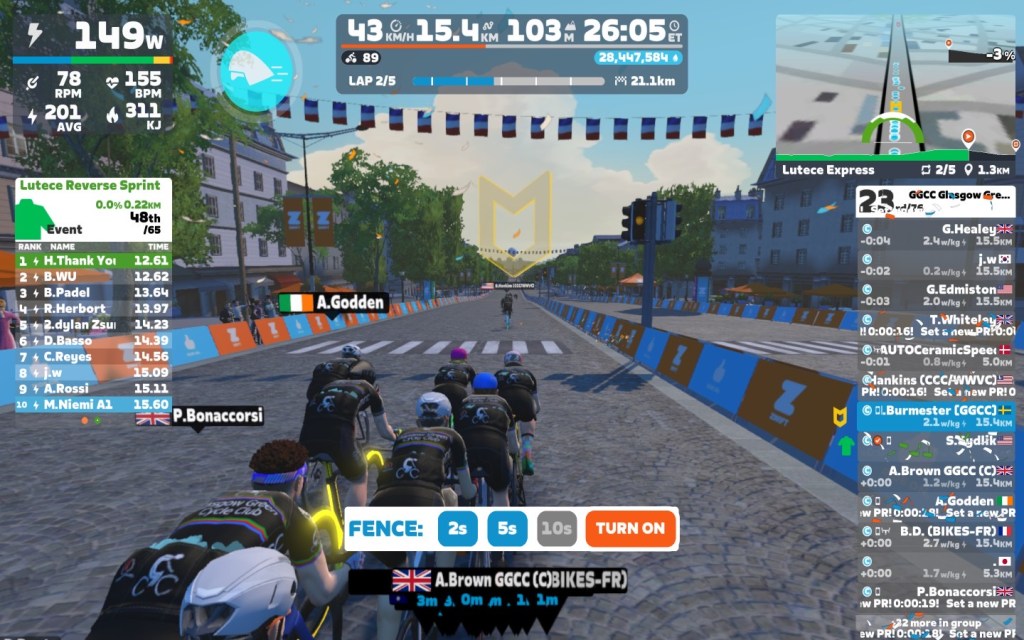The height and width of the screenshot is (640, 1024).
Task: Pick the 10s fence time option
Action: 556,528
